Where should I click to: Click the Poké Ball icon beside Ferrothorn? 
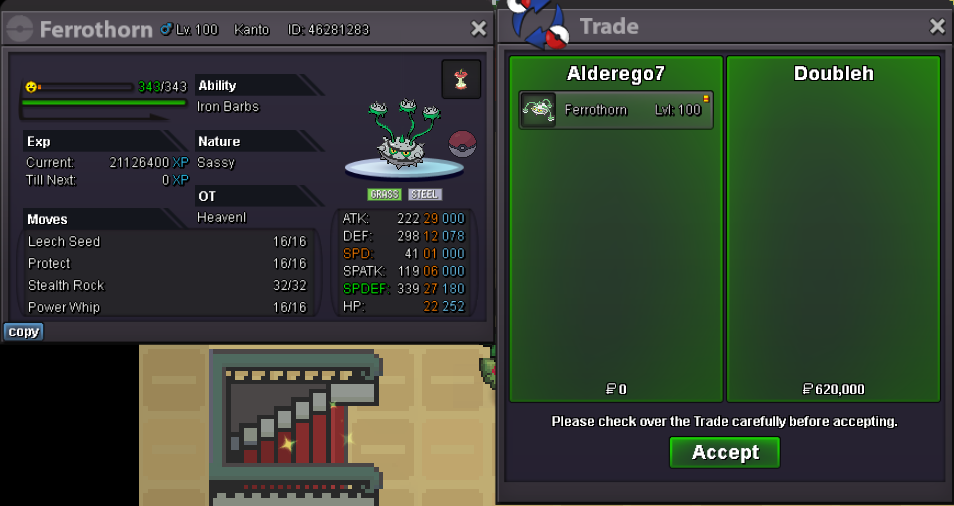click(462, 143)
